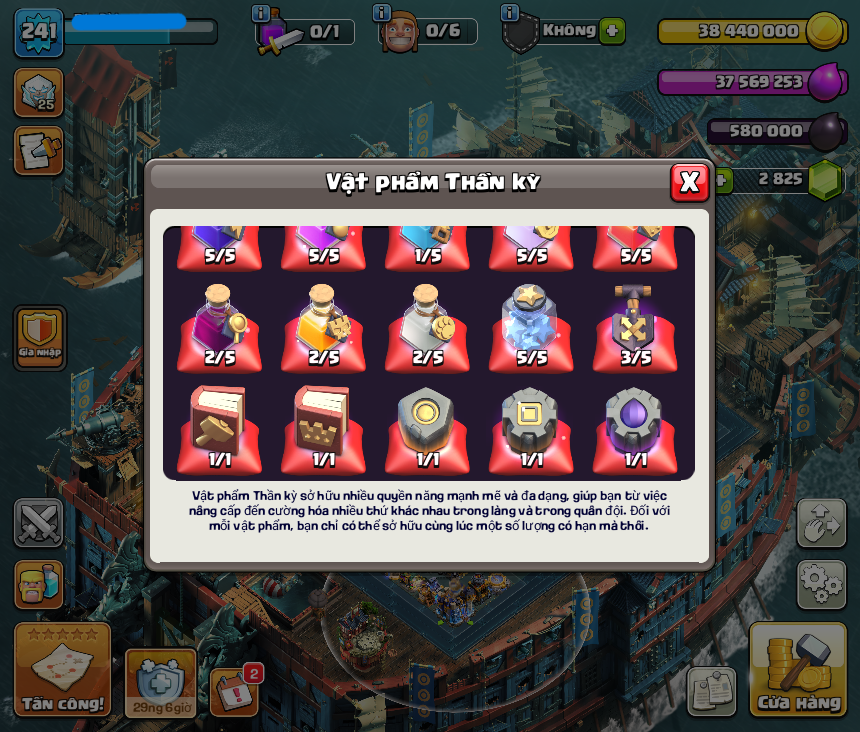860x732 pixels.
Task: Select the Research Potion magnifier item
Action: coord(220,323)
